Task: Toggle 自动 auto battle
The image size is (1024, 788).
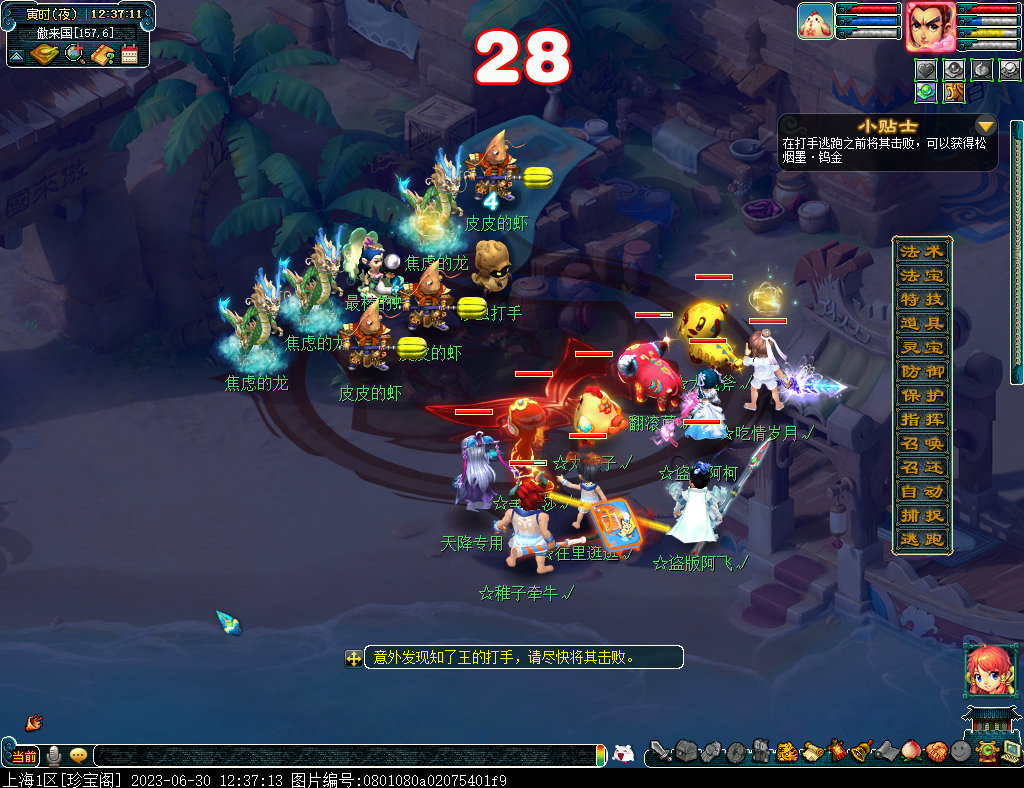Action: [x=921, y=491]
